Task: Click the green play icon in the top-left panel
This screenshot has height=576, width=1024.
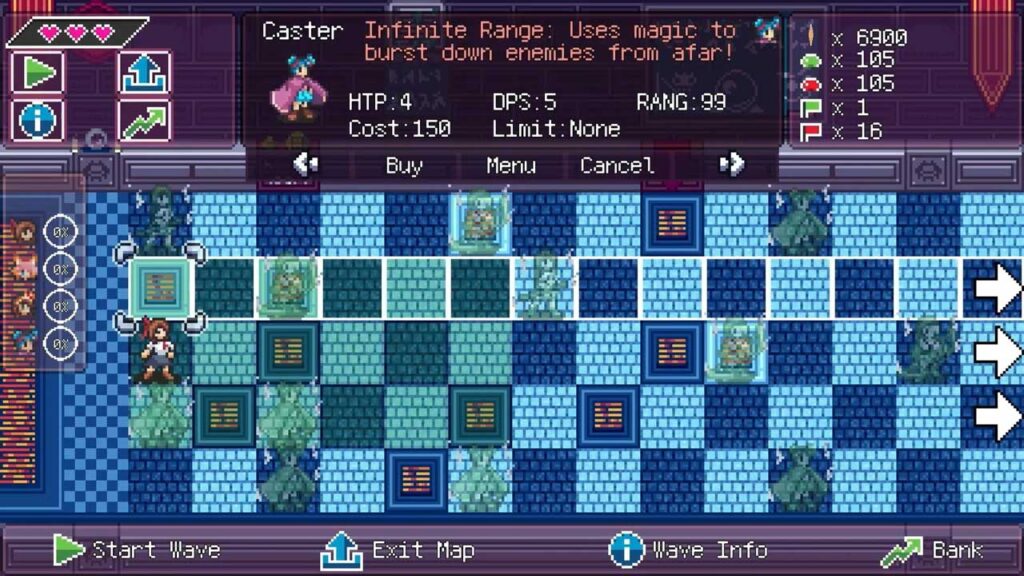Action: [39, 72]
